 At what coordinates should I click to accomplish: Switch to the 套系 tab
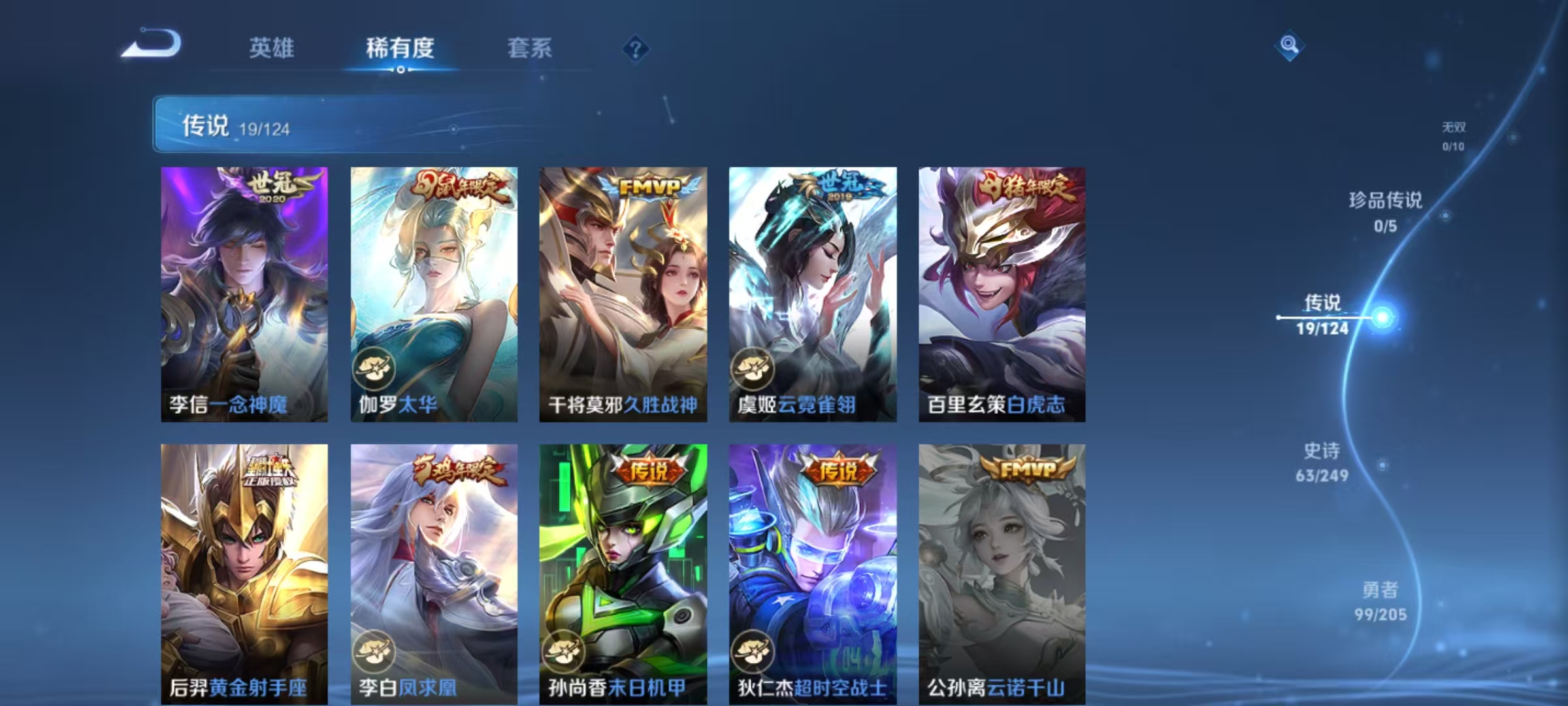[530, 48]
